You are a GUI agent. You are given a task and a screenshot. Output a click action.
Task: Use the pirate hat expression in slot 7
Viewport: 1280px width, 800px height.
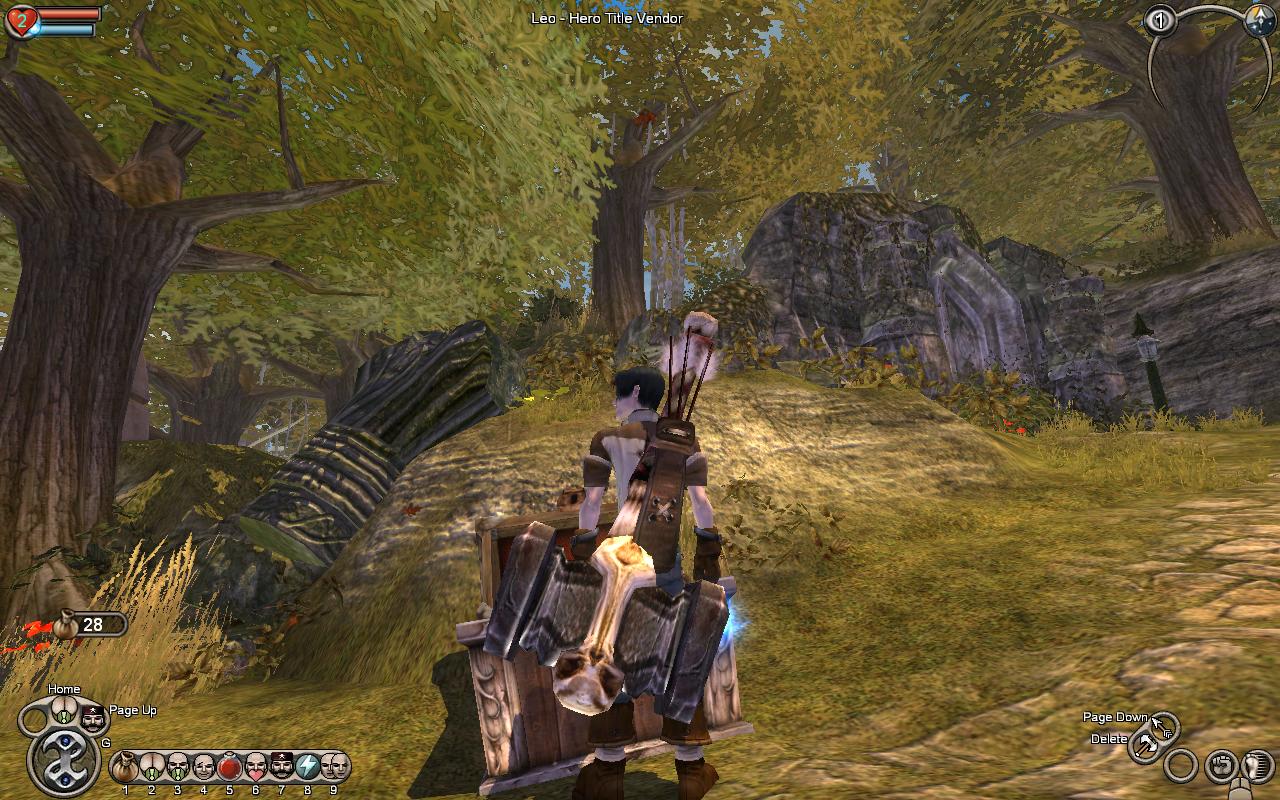tap(281, 768)
